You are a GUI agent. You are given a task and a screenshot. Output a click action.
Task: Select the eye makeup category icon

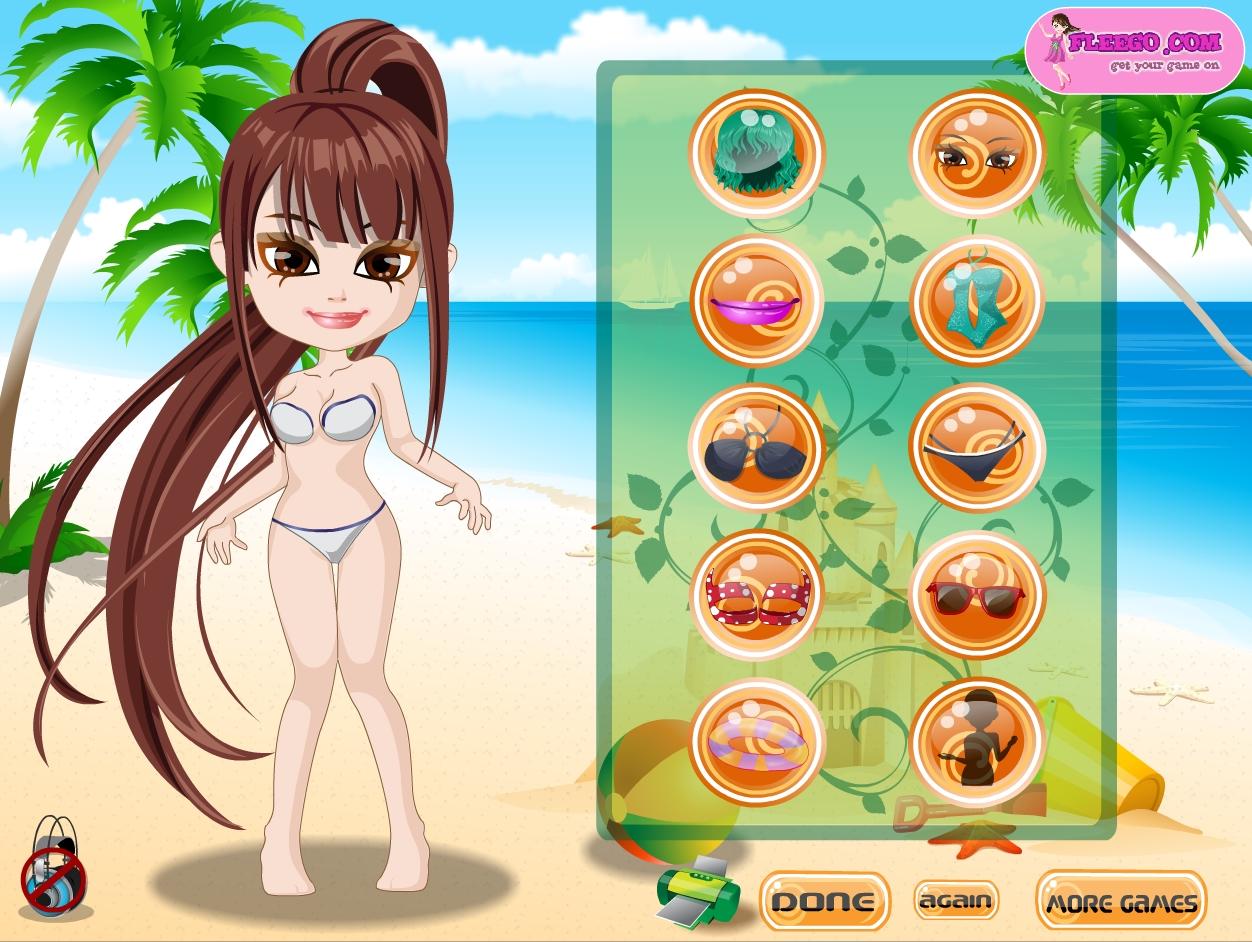[x=977, y=153]
